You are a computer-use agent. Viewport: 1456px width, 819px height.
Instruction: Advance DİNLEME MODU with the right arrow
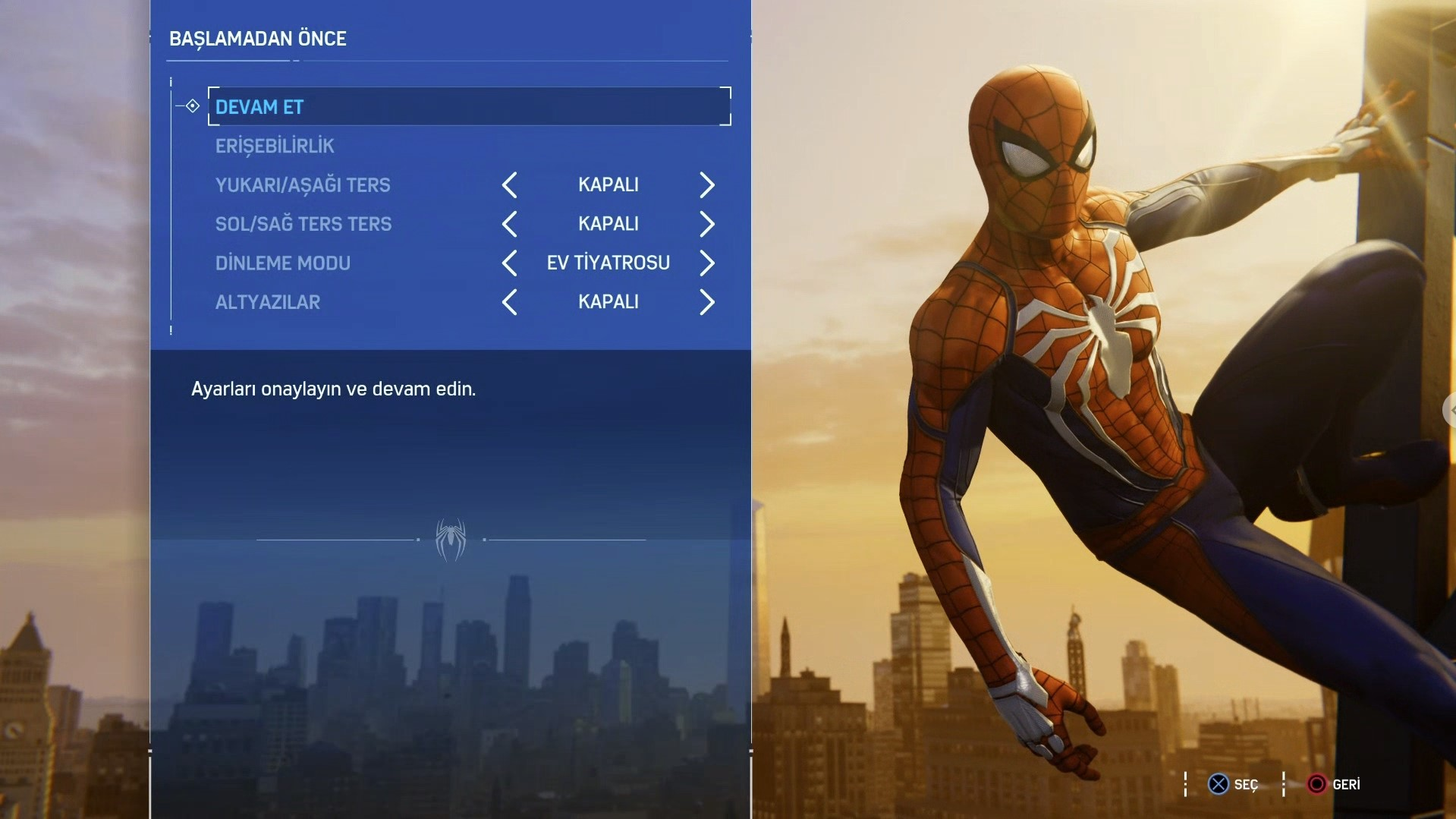point(706,263)
